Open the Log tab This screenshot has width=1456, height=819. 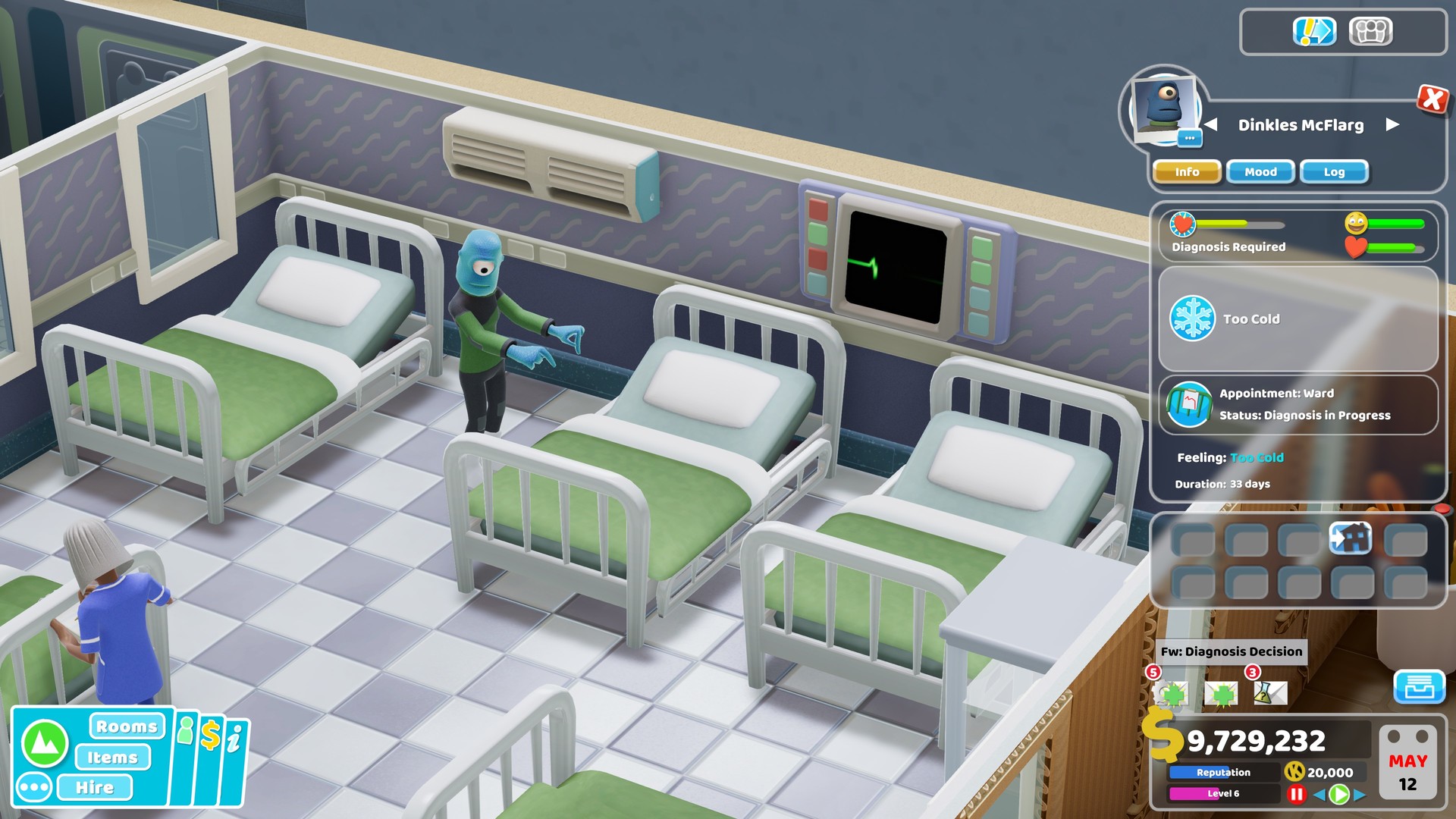pos(1333,172)
